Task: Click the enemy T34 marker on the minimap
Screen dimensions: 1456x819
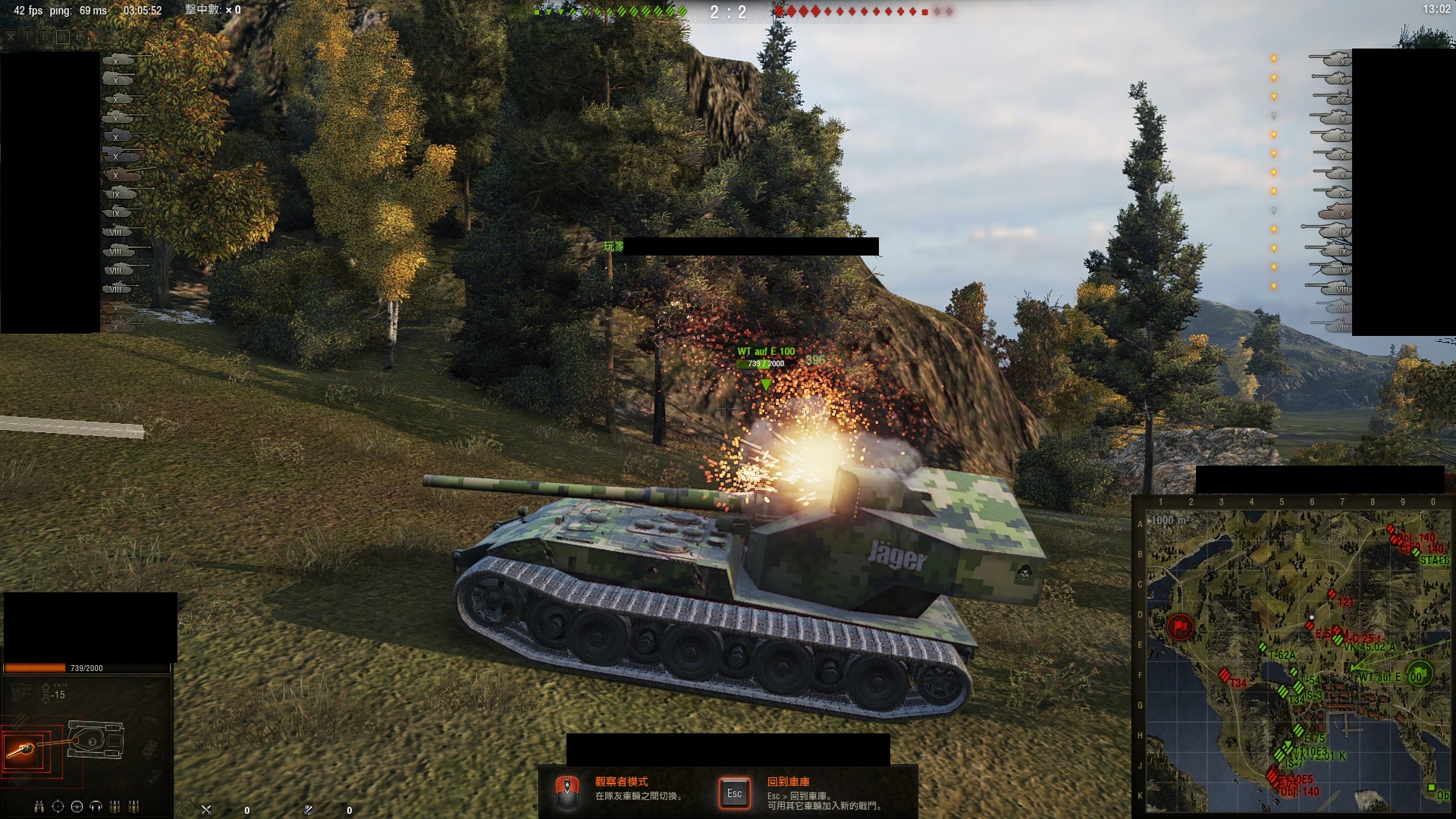Action: (x=1224, y=675)
